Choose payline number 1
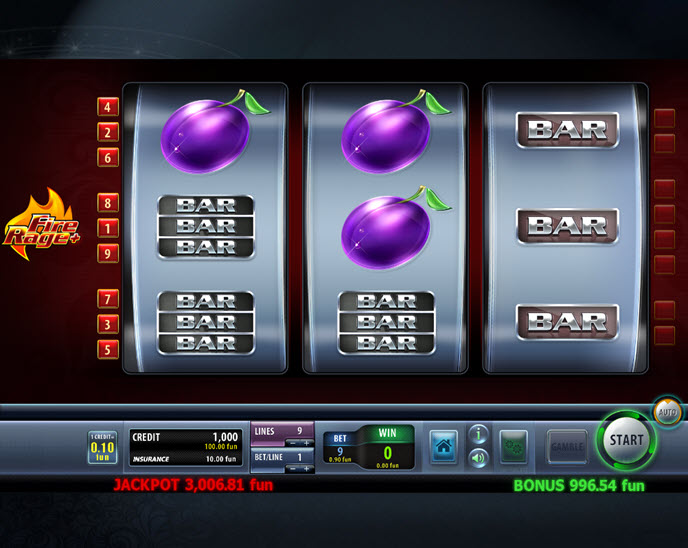The image size is (688, 548). click(x=107, y=229)
